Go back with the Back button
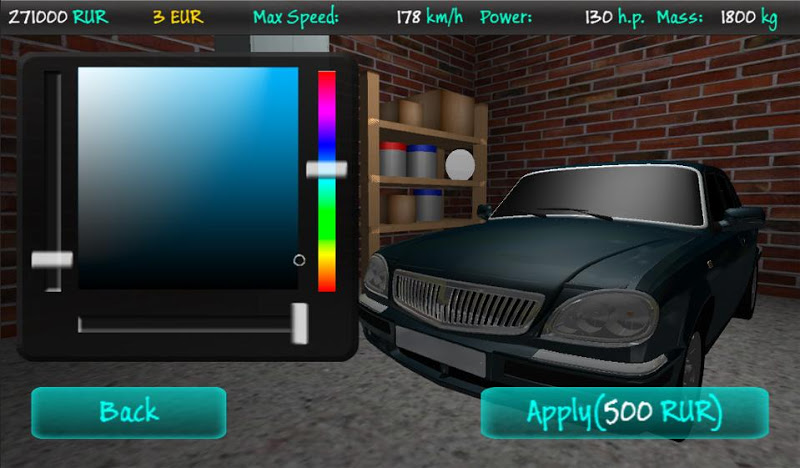The image size is (800, 468). click(x=129, y=411)
